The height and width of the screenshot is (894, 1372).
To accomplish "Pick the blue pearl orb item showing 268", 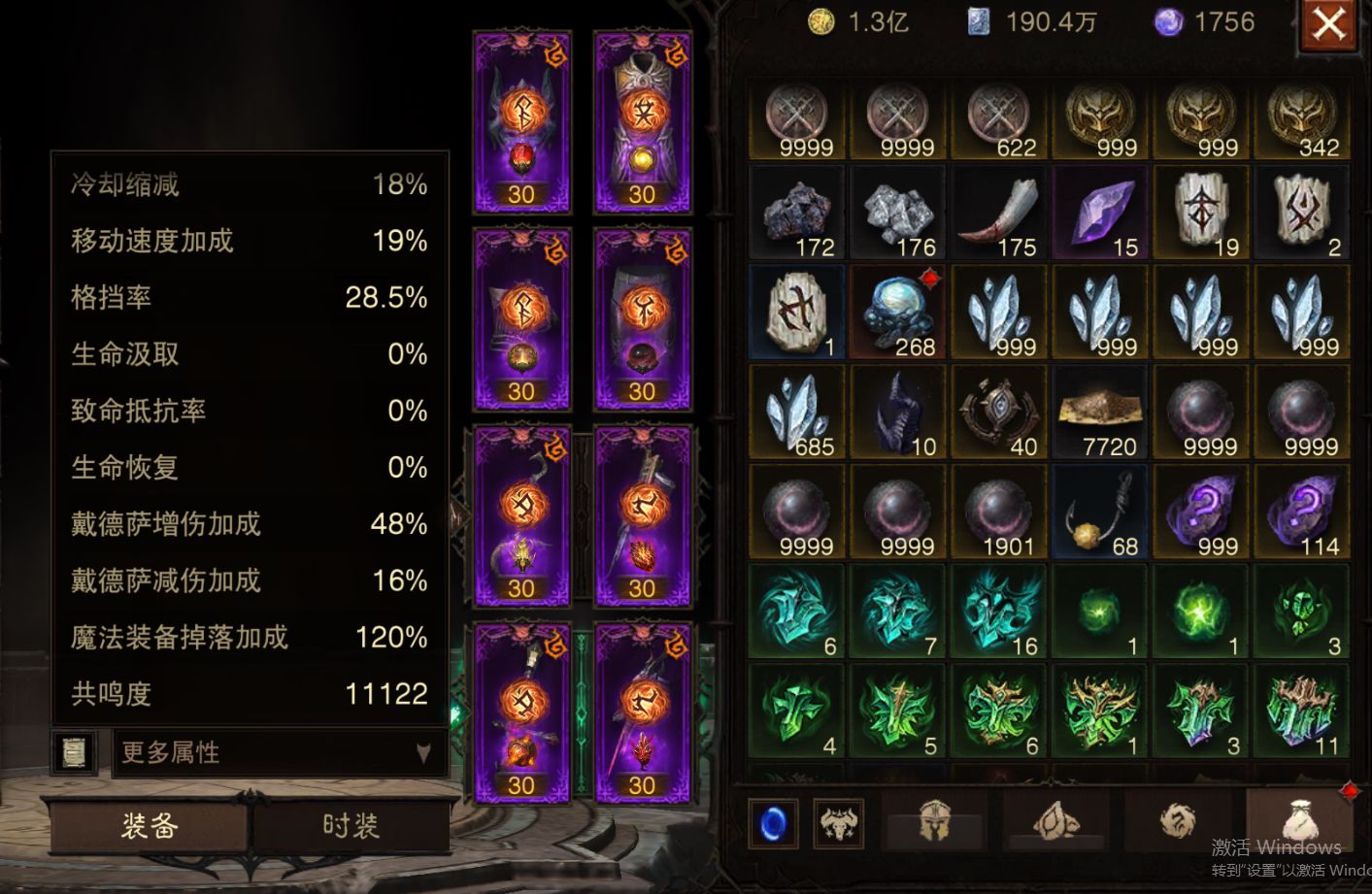I will coord(898,314).
